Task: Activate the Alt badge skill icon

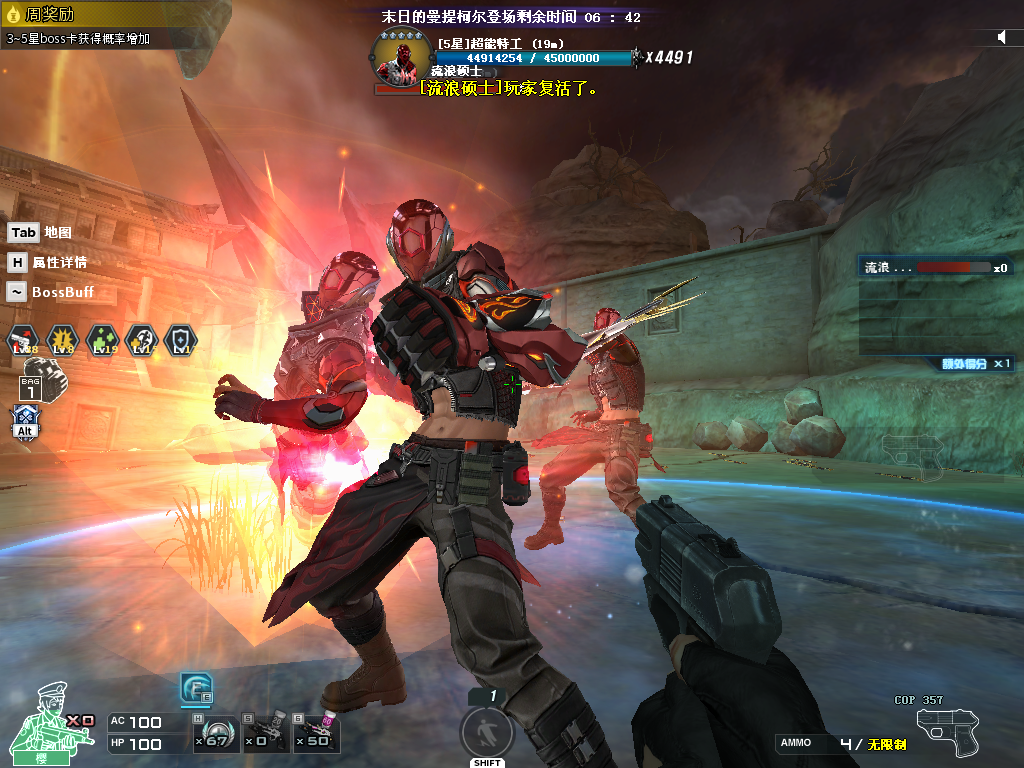Action: pyautogui.click(x=25, y=422)
